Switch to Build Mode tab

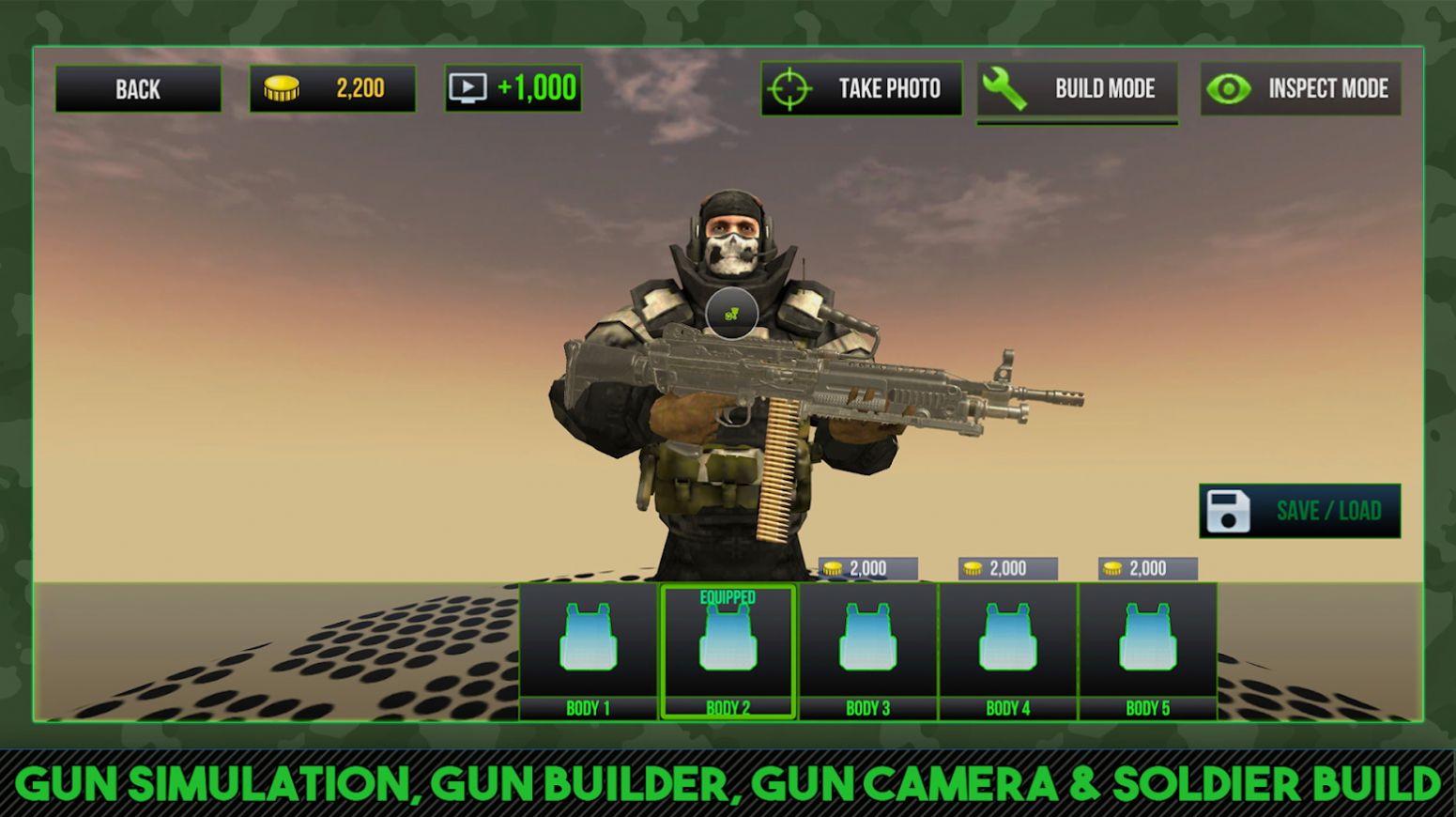coord(1077,88)
